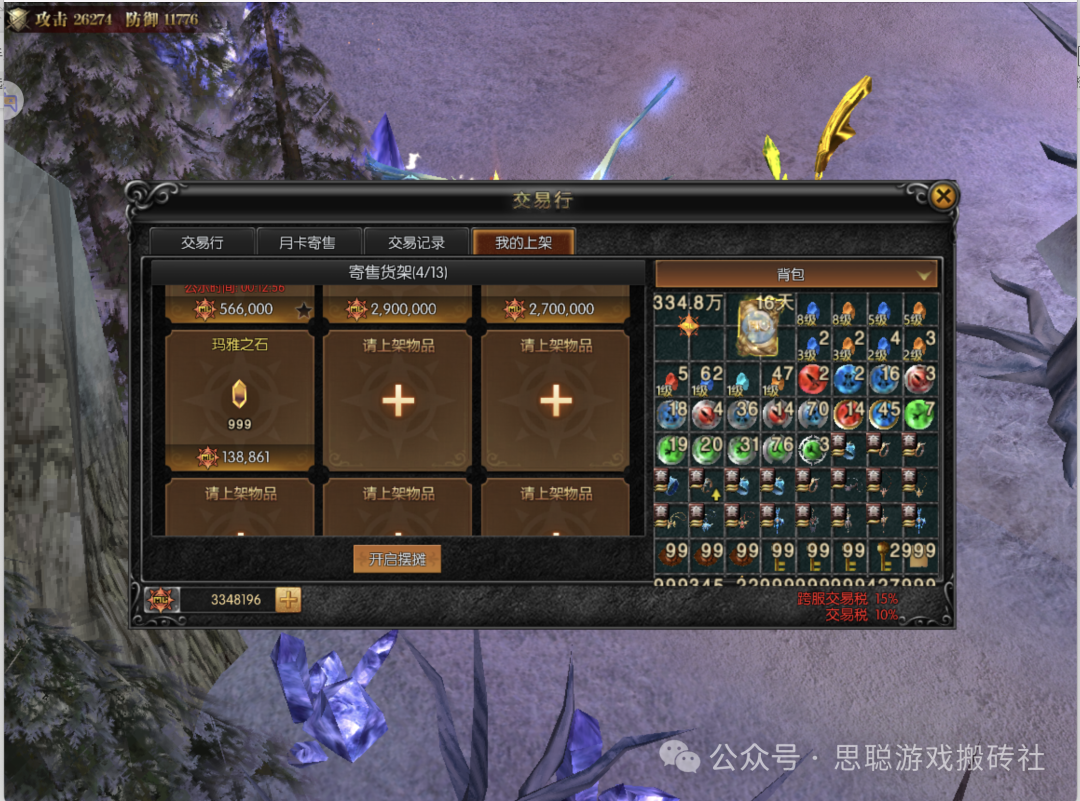Switch to the 交易行 tab
The image size is (1080, 801).
tap(202, 242)
